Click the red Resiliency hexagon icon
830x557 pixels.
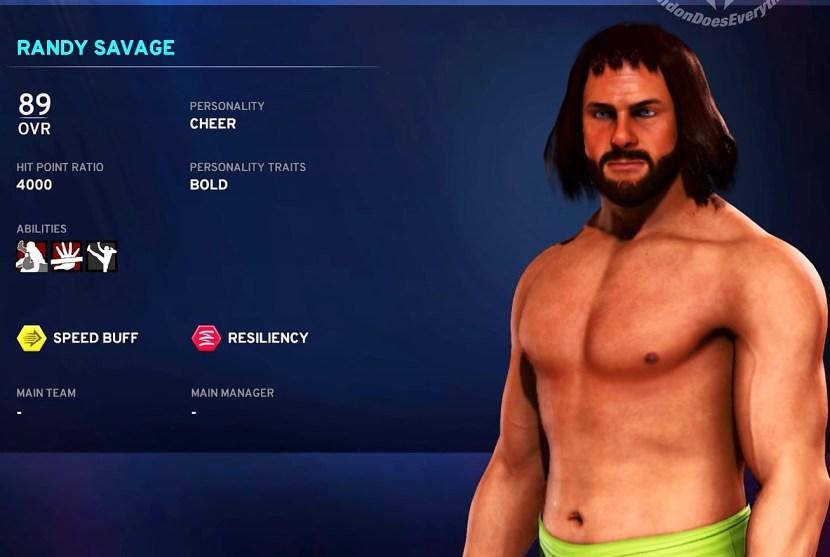point(206,338)
